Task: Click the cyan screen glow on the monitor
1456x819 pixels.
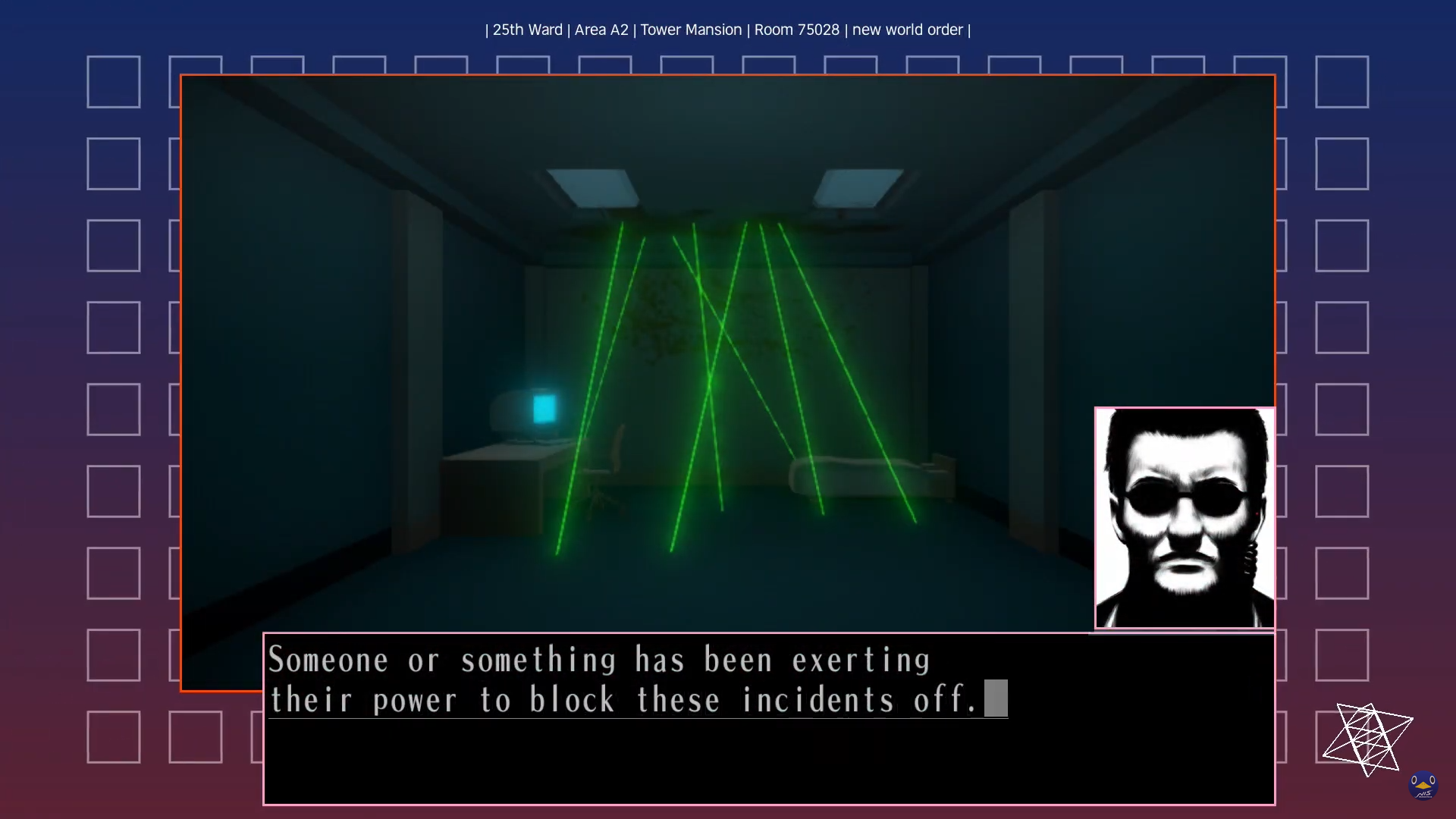Action: click(544, 408)
